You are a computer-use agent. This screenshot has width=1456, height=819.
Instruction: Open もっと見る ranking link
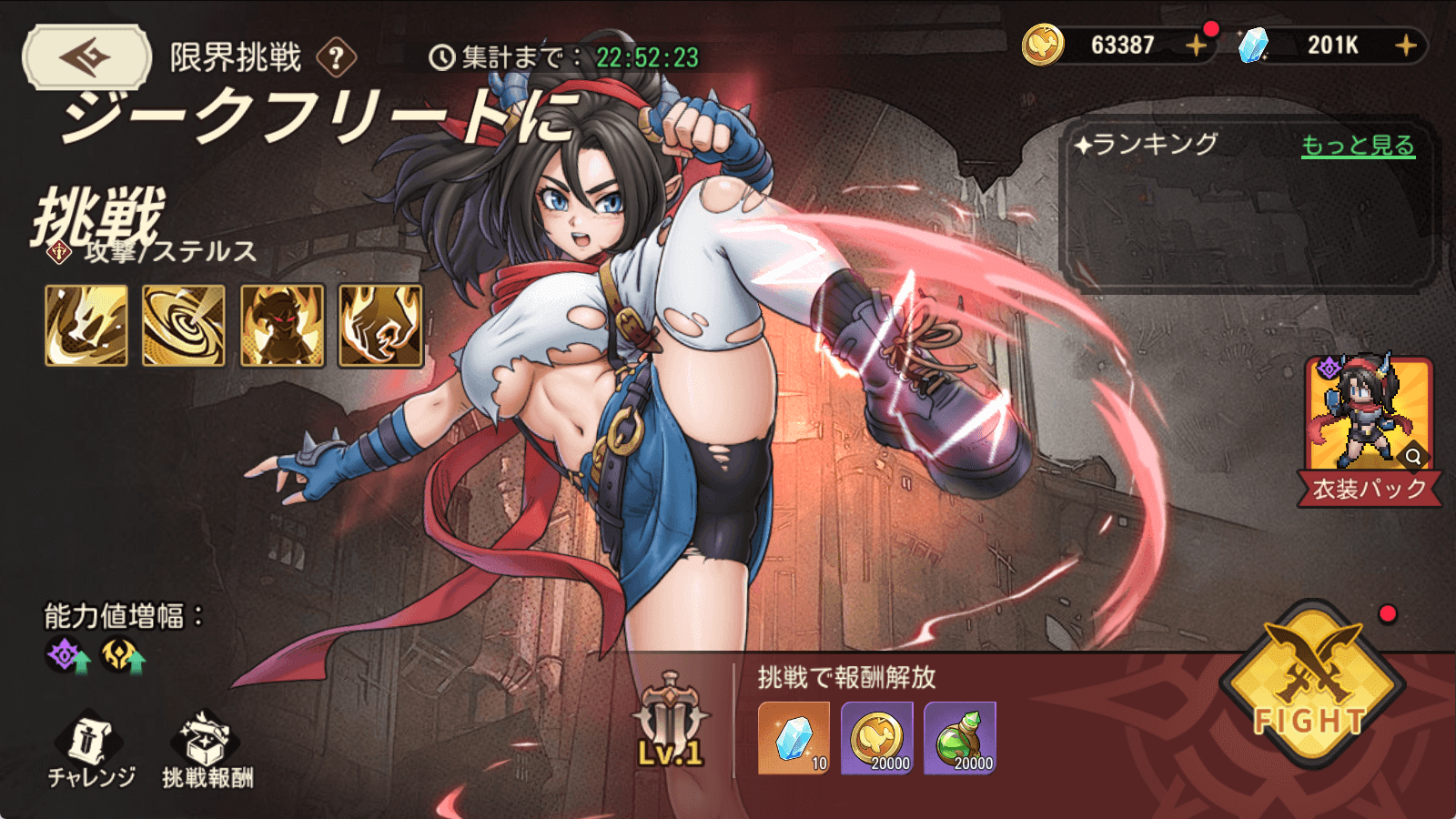1357,146
